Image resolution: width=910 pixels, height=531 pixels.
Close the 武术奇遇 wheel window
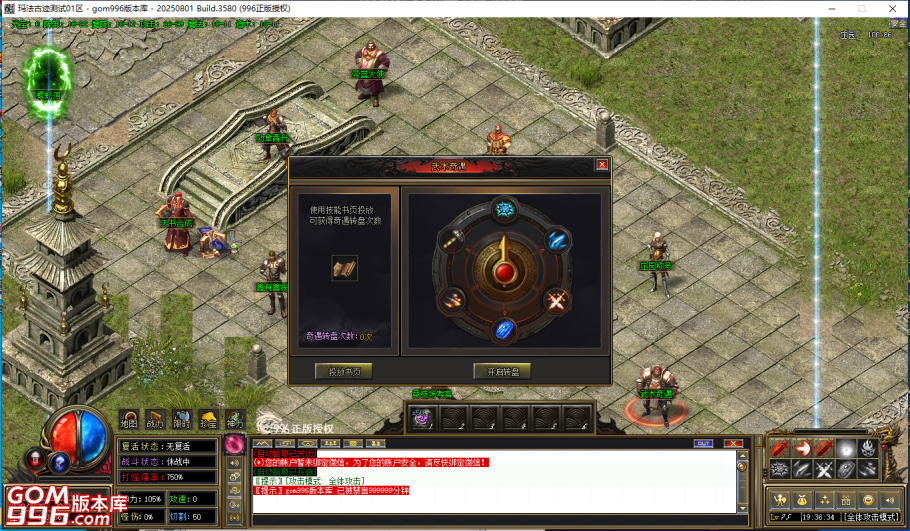pos(602,165)
